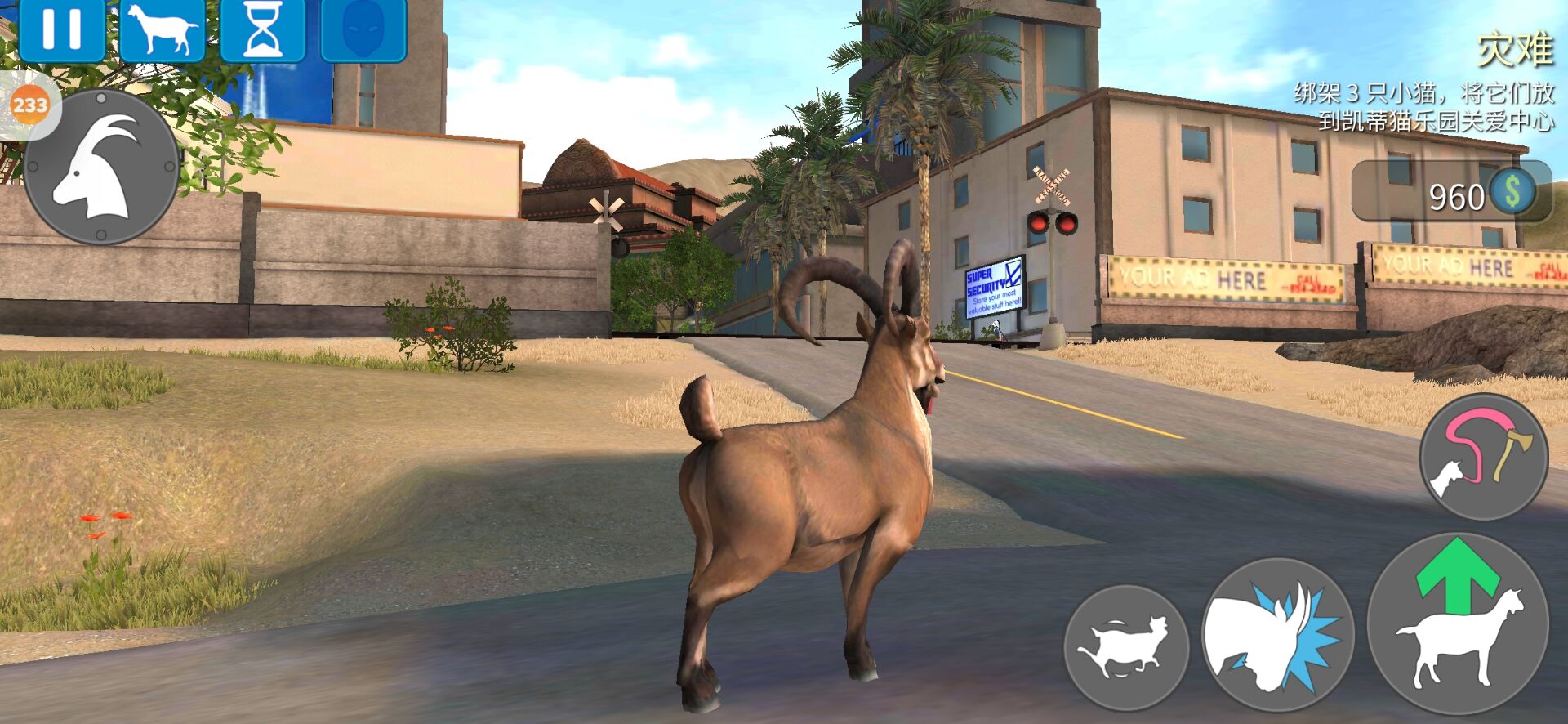Make the goat jump

[x=1458, y=623]
